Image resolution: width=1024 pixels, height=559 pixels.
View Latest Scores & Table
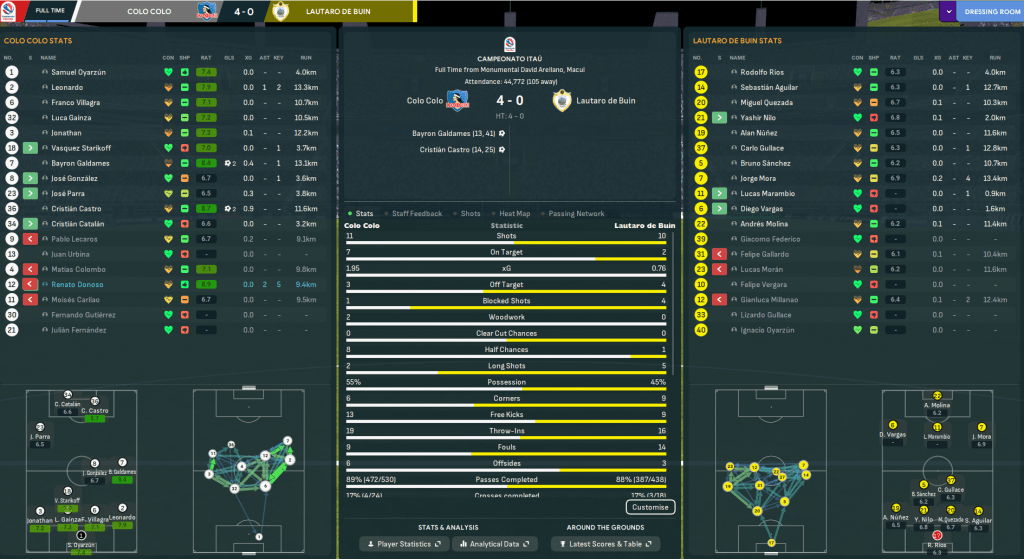click(x=603, y=544)
